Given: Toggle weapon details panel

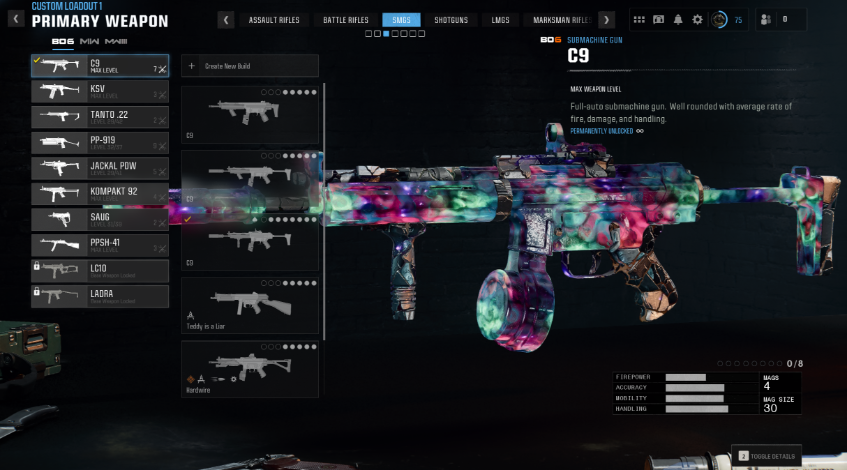Looking at the screenshot, I should pyautogui.click(x=766, y=456).
